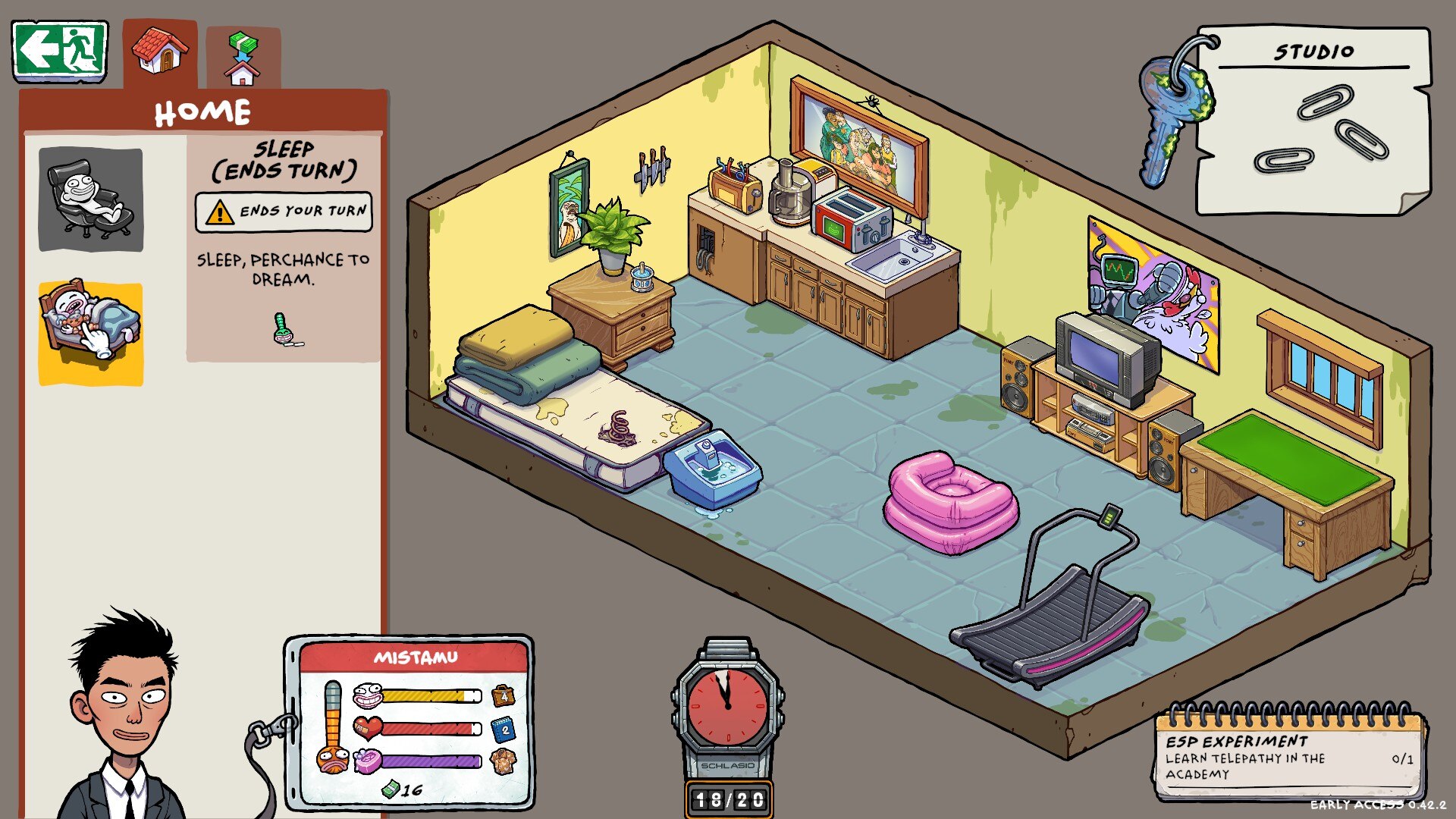The width and height of the screenshot is (1456, 819).
Task: Choose the sleep in bed action
Action: coord(91,334)
